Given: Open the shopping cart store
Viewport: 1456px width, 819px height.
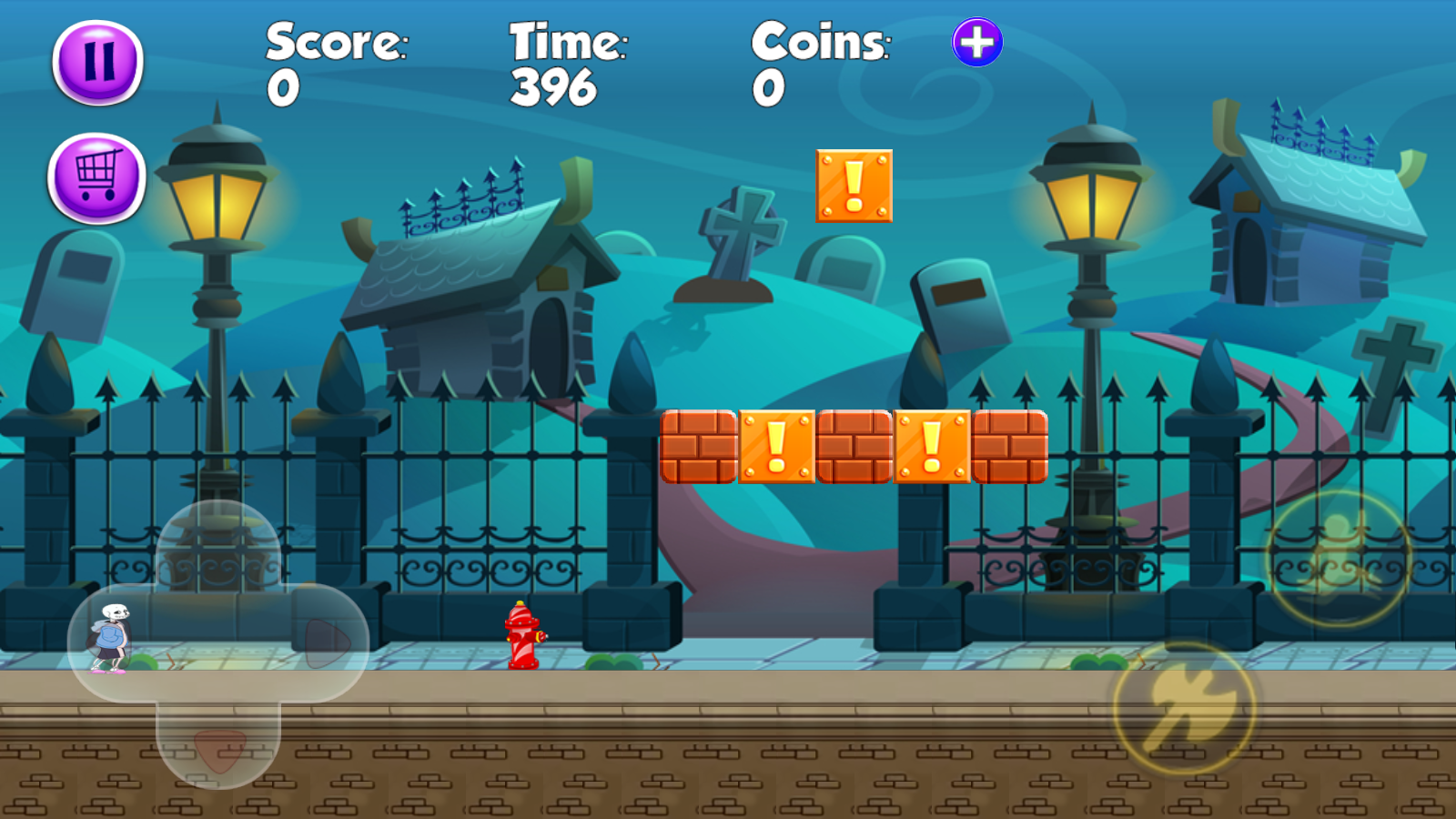Looking at the screenshot, I should point(96,177).
